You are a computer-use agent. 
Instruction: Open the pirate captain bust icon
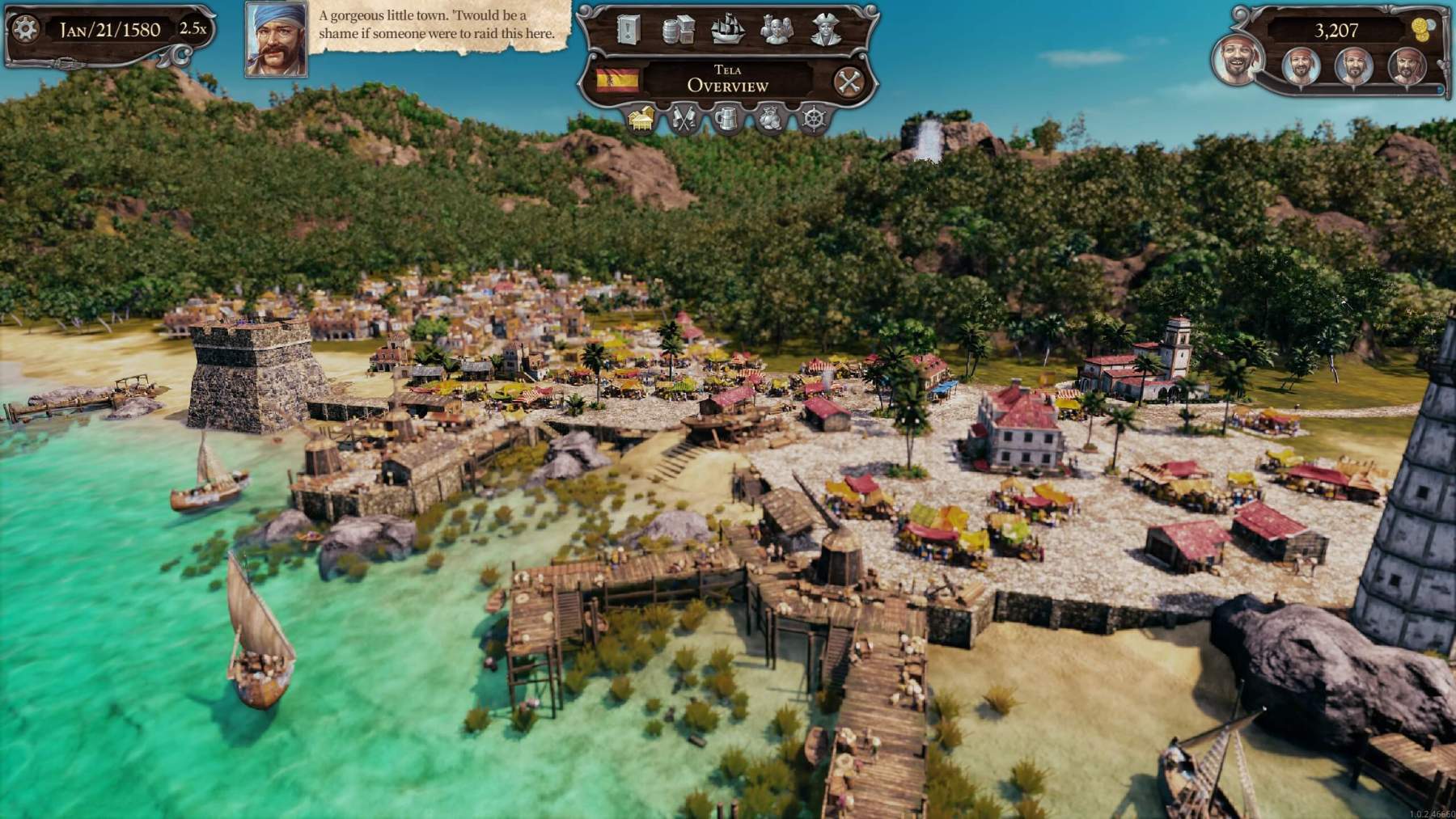[x=825, y=29]
